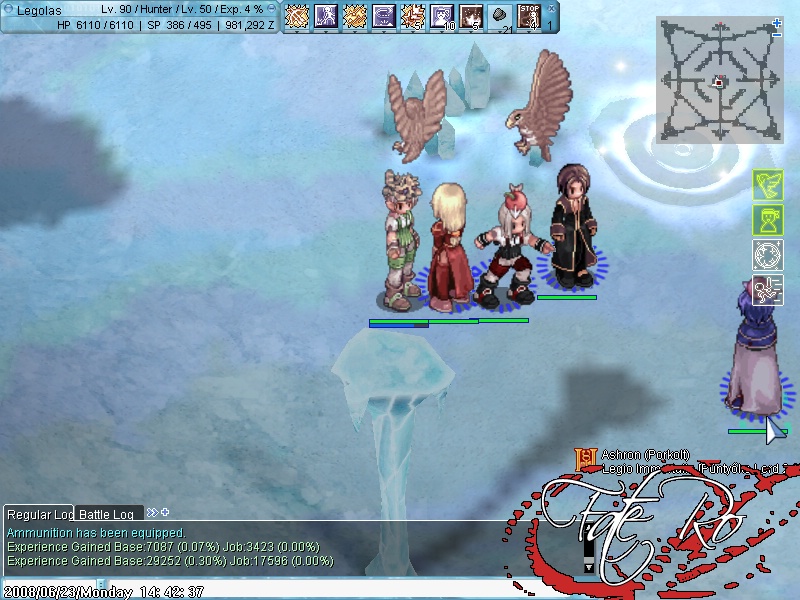Screen dimensions: 800x600
Task: Click the Legolas character info bar
Action: (140, 16)
